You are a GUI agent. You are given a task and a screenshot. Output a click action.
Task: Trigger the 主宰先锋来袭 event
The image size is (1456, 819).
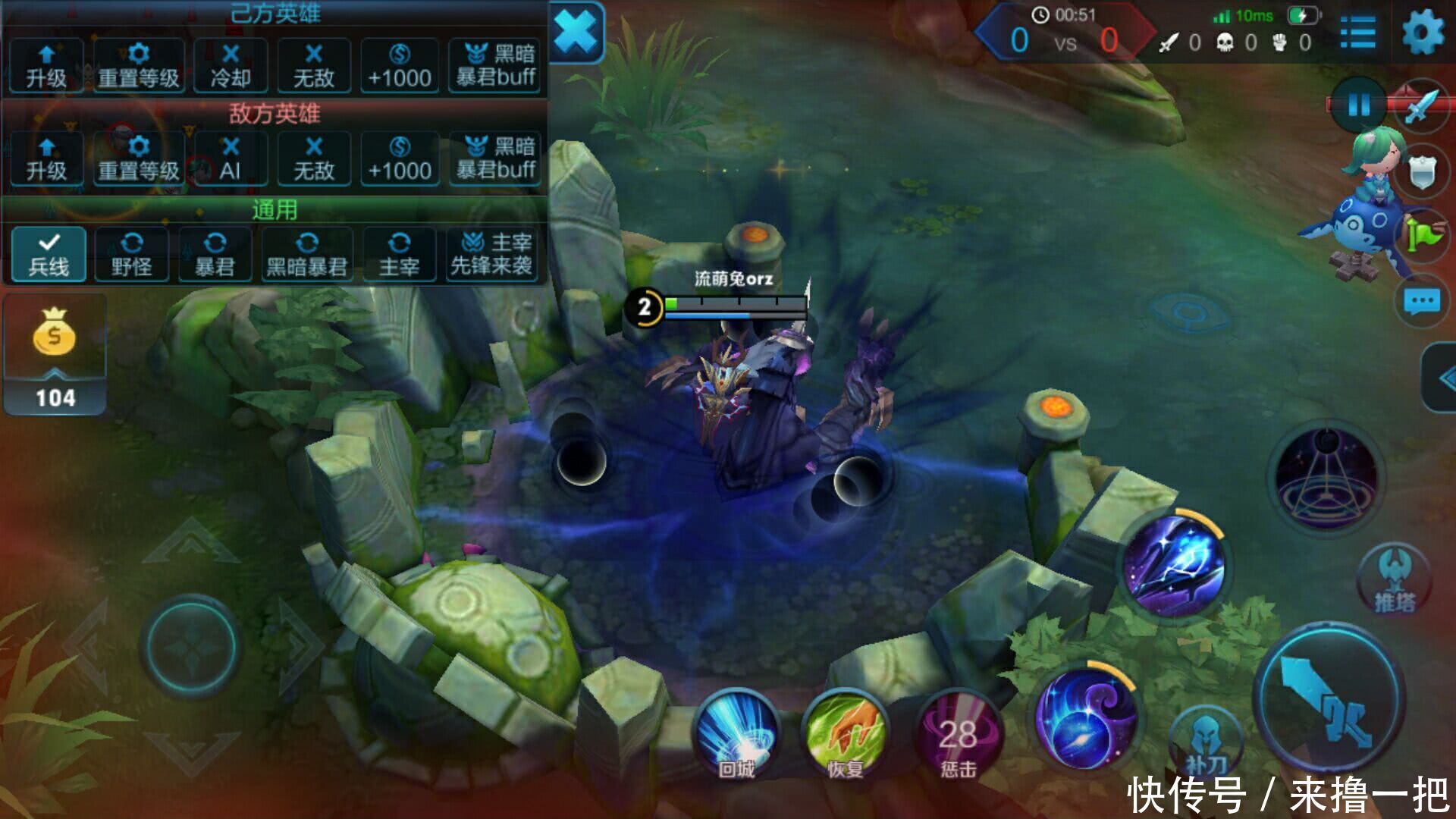click(491, 254)
